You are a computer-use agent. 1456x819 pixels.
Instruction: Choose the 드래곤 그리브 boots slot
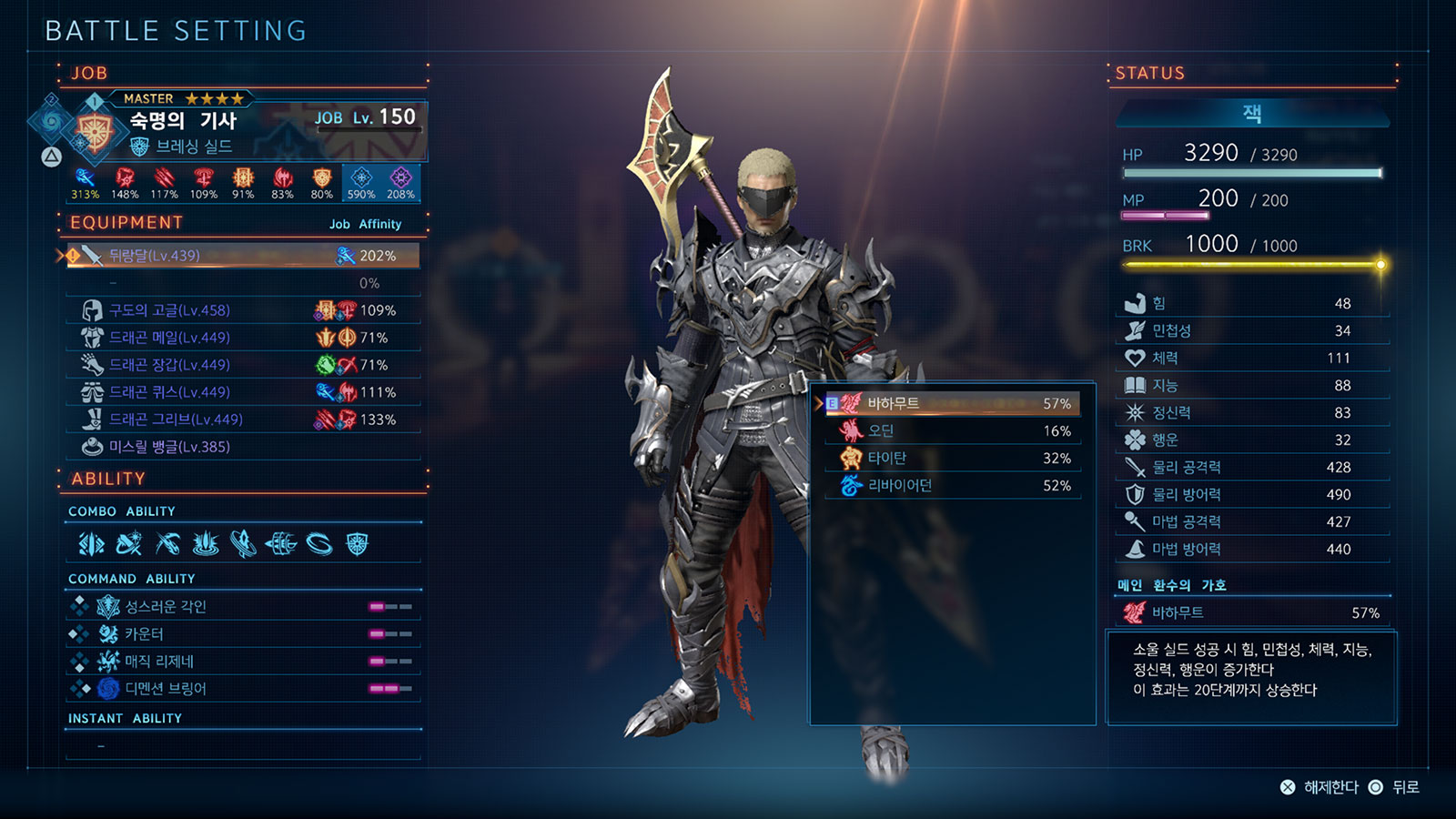coord(243,420)
